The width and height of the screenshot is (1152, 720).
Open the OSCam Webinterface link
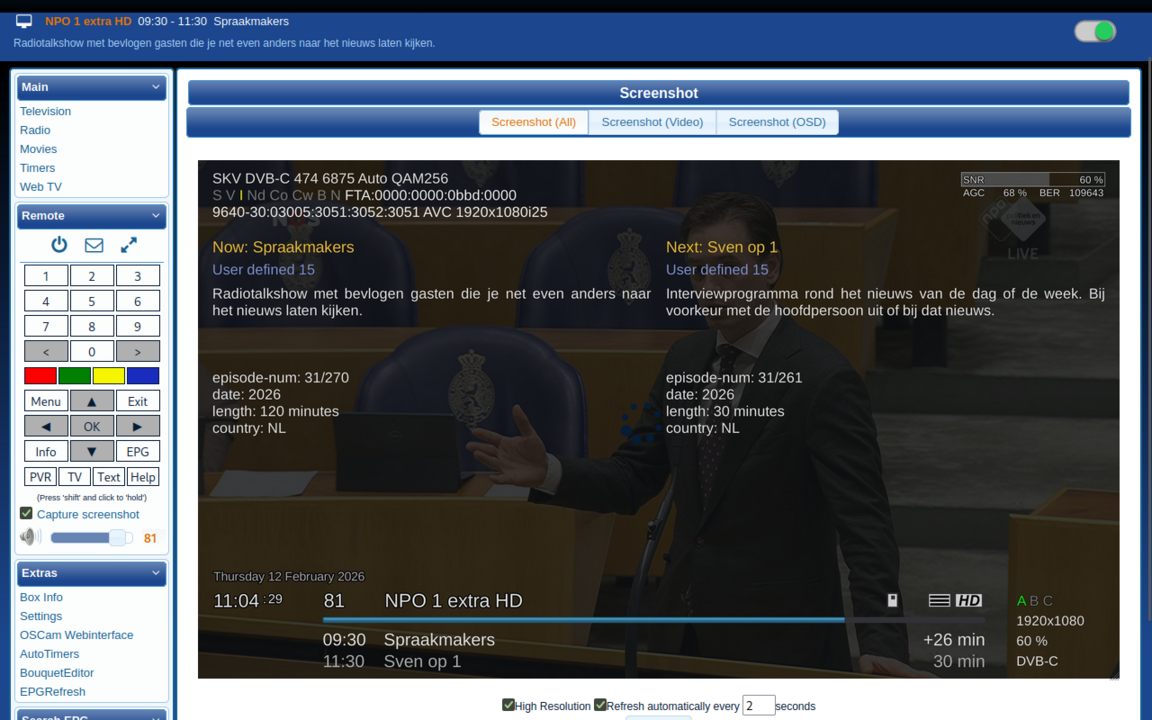click(76, 635)
